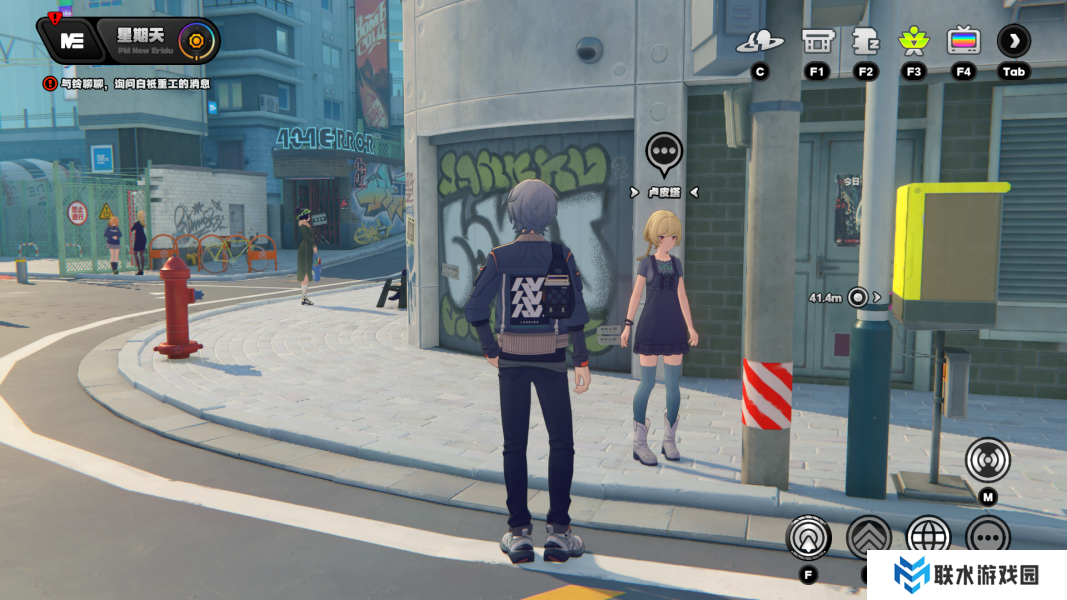Open the signal-wave button above M

(988, 460)
